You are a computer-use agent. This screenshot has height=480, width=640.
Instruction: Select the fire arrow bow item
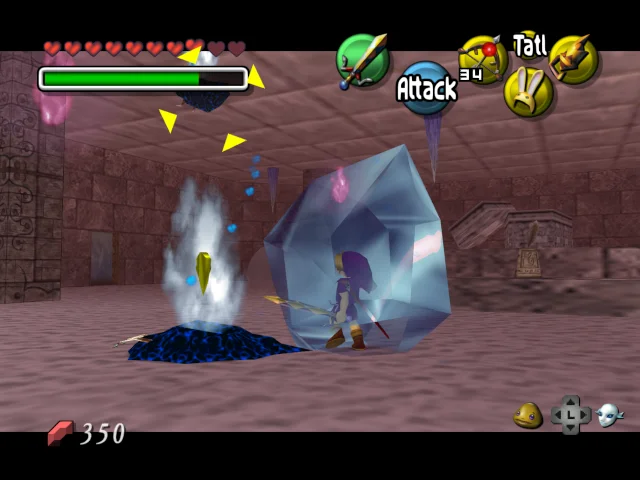(x=481, y=59)
